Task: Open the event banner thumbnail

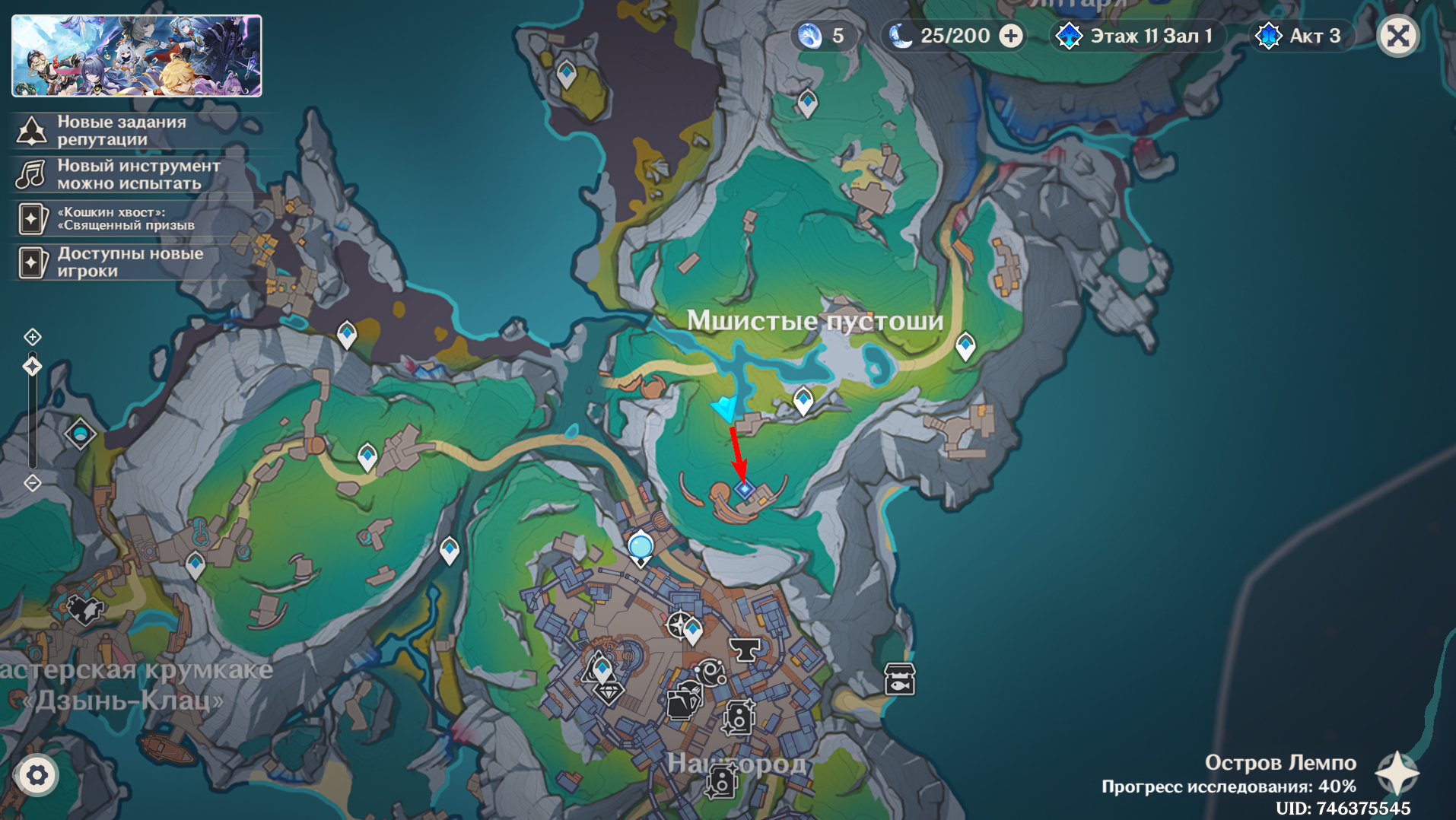Action: tap(137, 56)
